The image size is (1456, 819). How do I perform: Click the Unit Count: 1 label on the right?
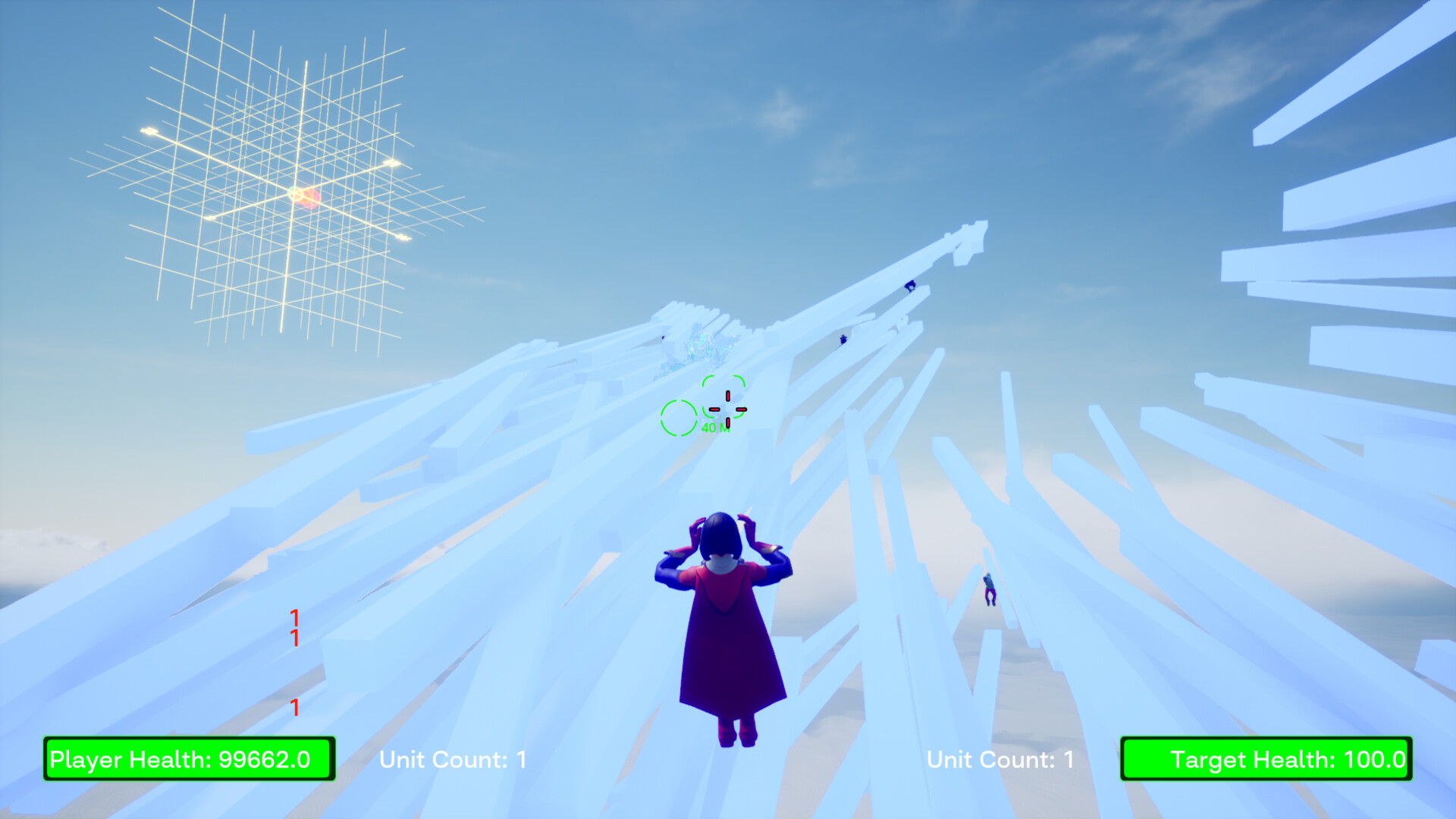(x=998, y=760)
